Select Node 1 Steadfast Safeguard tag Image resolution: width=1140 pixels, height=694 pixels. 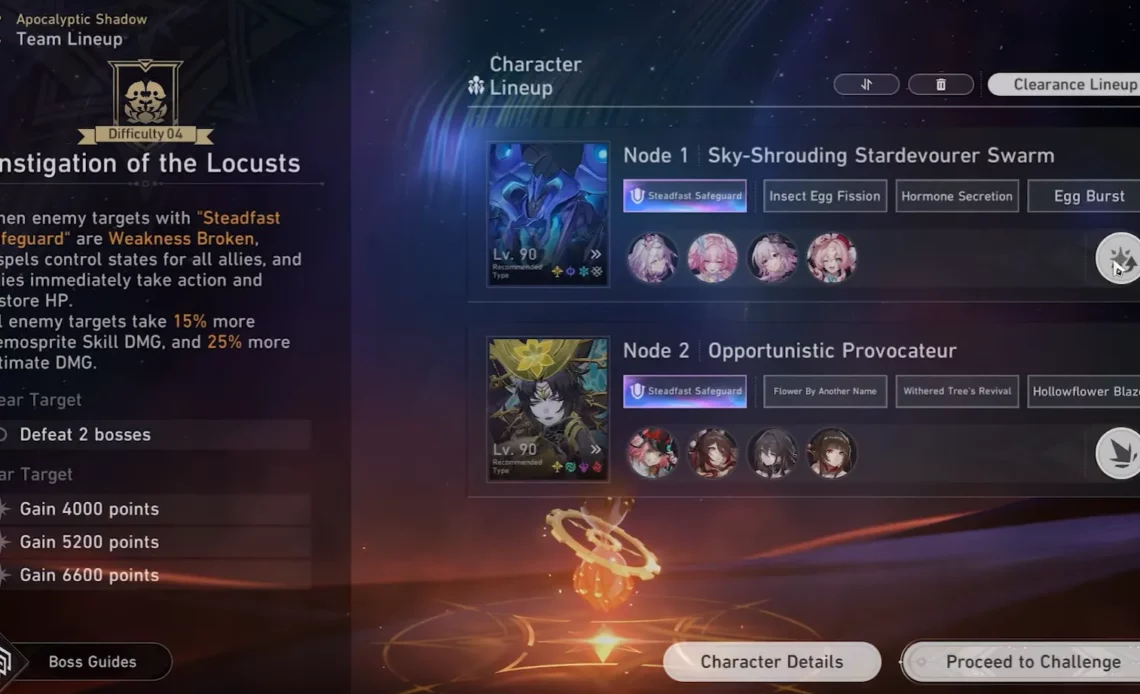(685, 196)
